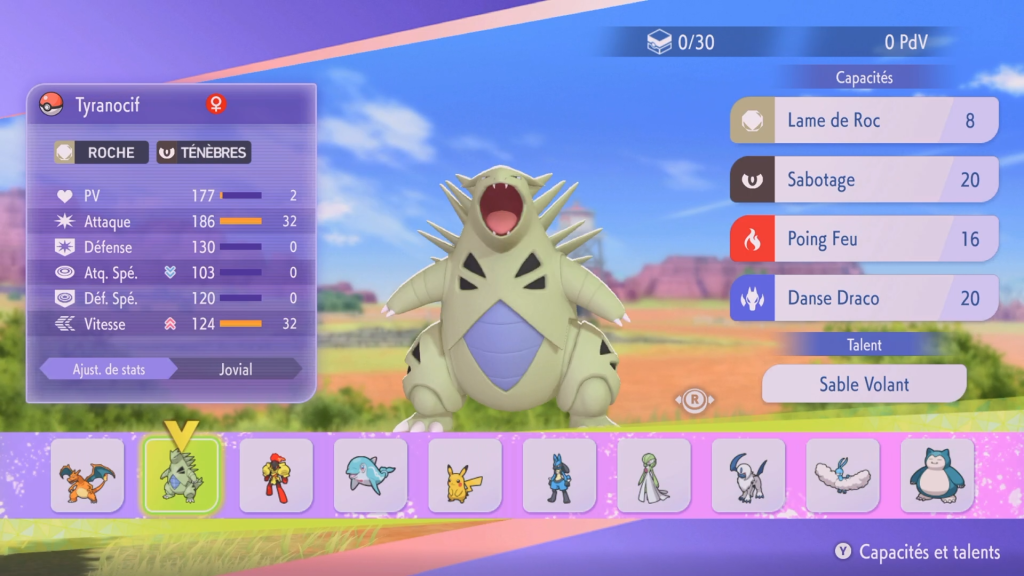The image size is (1024, 576).
Task: Open the Sable Volant talent
Action: [x=864, y=384]
